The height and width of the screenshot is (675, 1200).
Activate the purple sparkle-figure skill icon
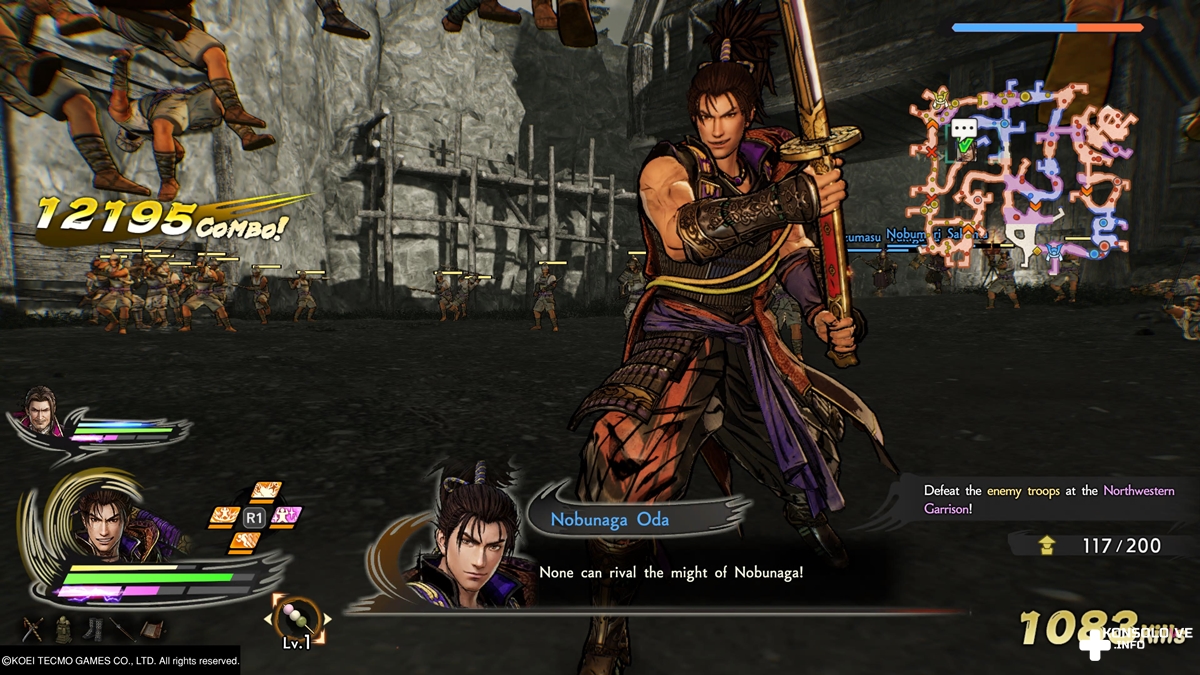click(286, 517)
